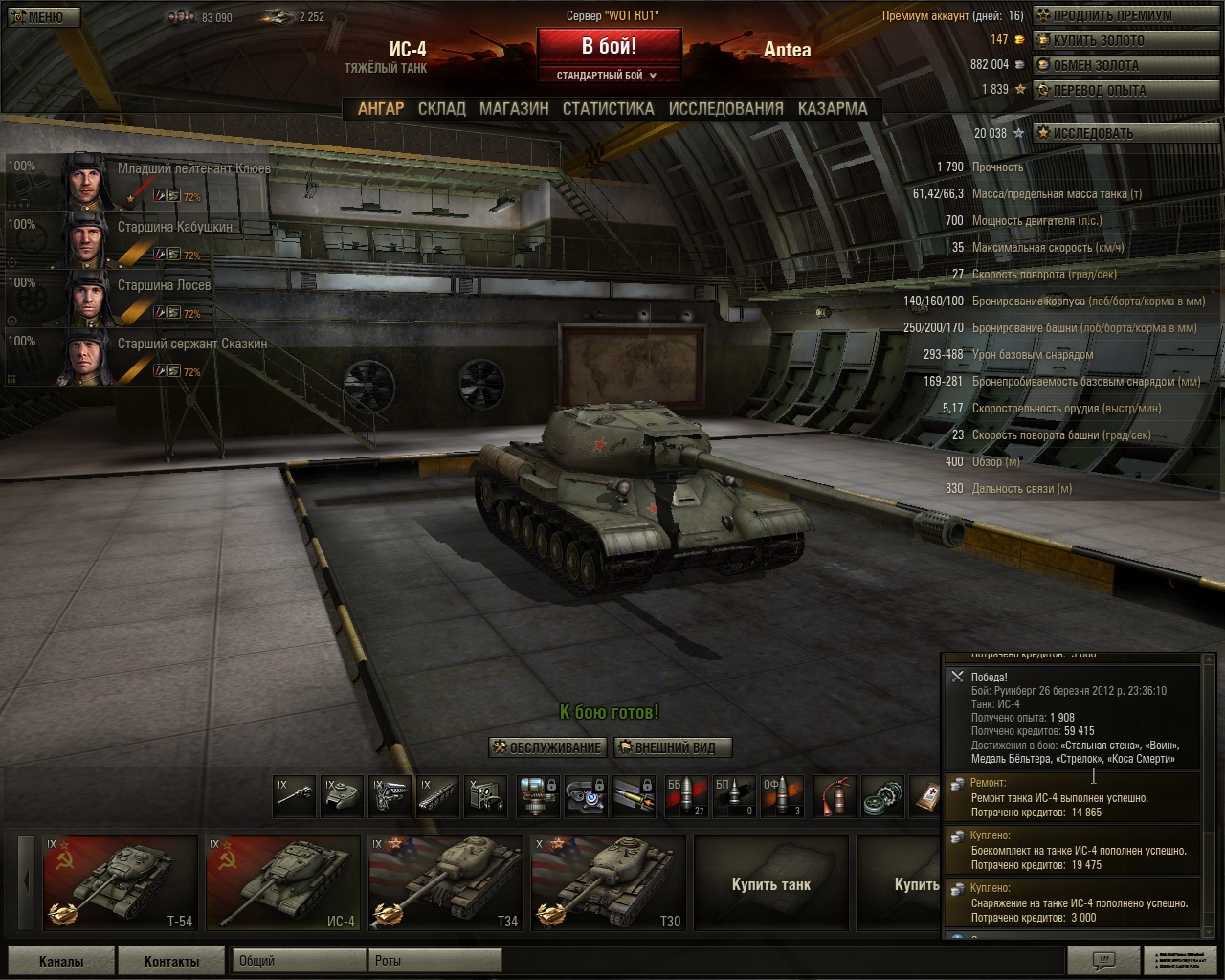Viewport: 1225px width, 980px height.
Task: Show the Статистика tab
Action: (x=609, y=109)
